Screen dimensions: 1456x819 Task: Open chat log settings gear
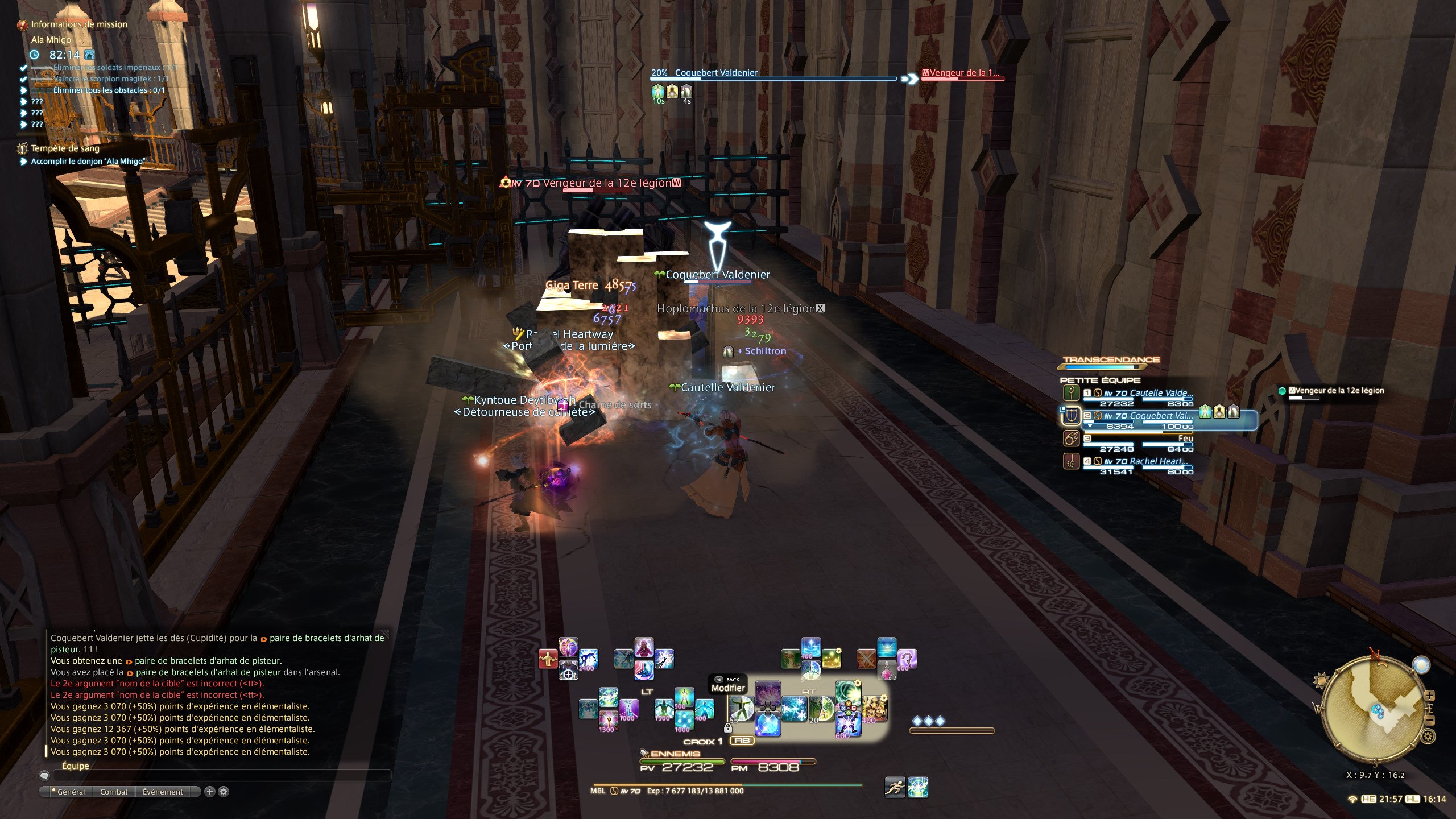coord(224,792)
